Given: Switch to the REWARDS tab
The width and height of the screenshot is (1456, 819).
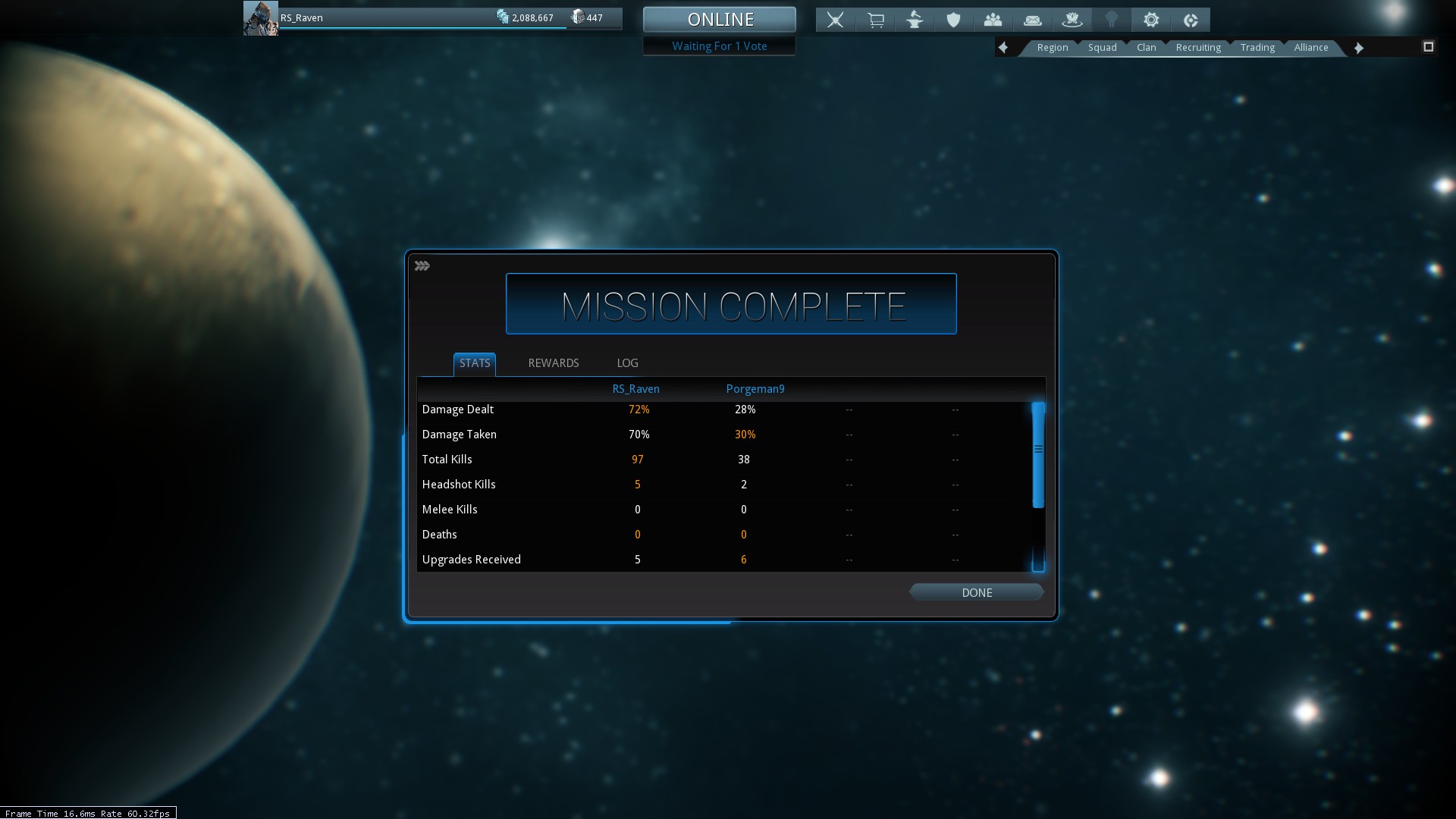Looking at the screenshot, I should click(x=553, y=363).
